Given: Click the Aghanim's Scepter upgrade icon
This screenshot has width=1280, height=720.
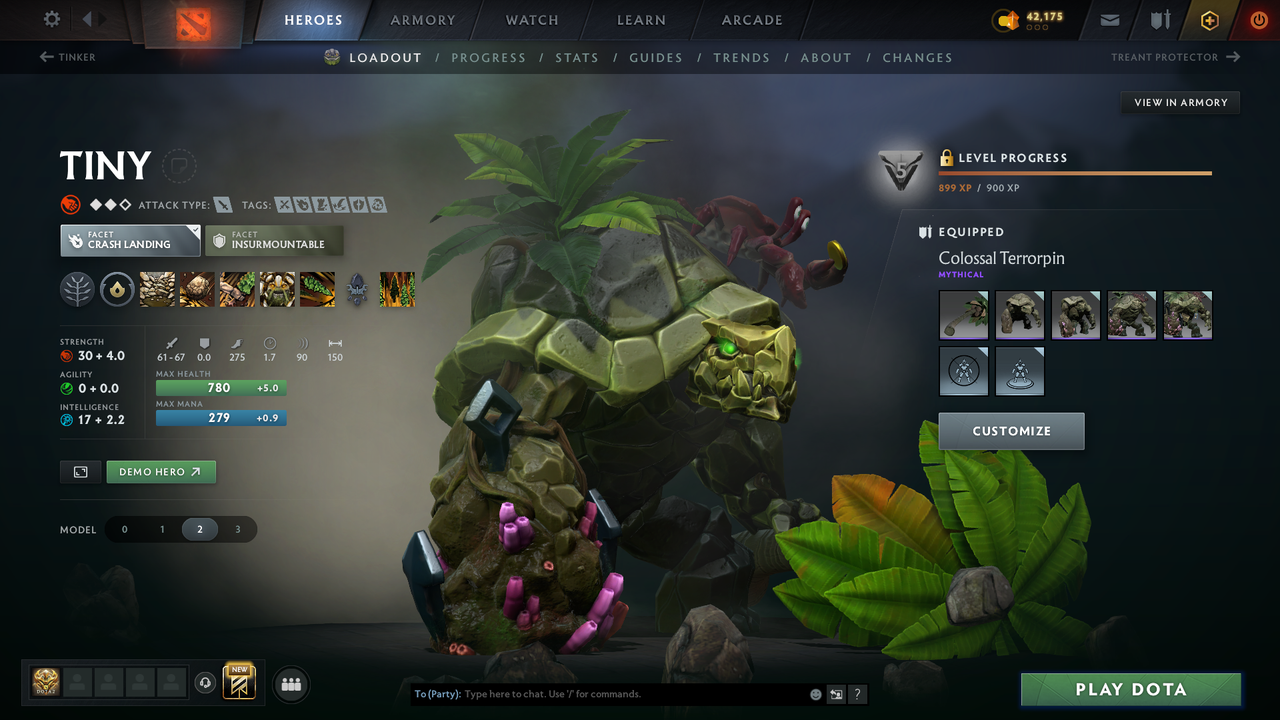Looking at the screenshot, I should 357,289.
